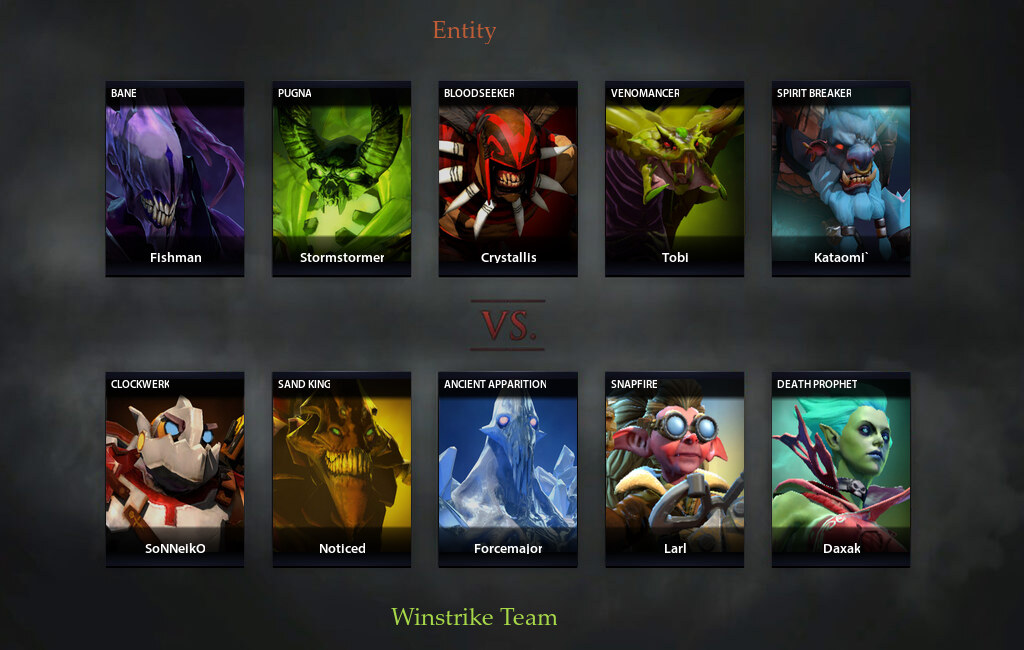
Task: Click the Snapfire card for Larl
Action: pyautogui.click(x=674, y=469)
